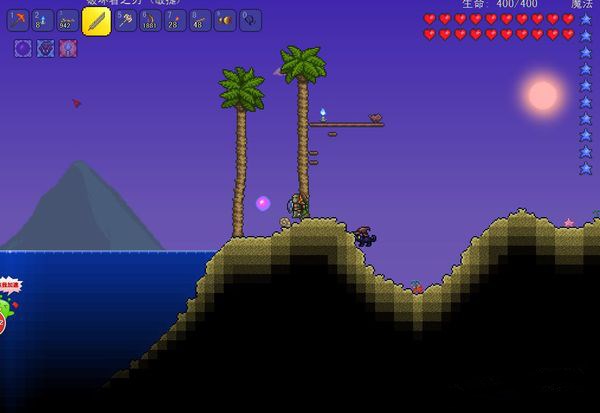Select the highlighted sword hotbar slot
This screenshot has width=600, height=413.
[x=96, y=21]
